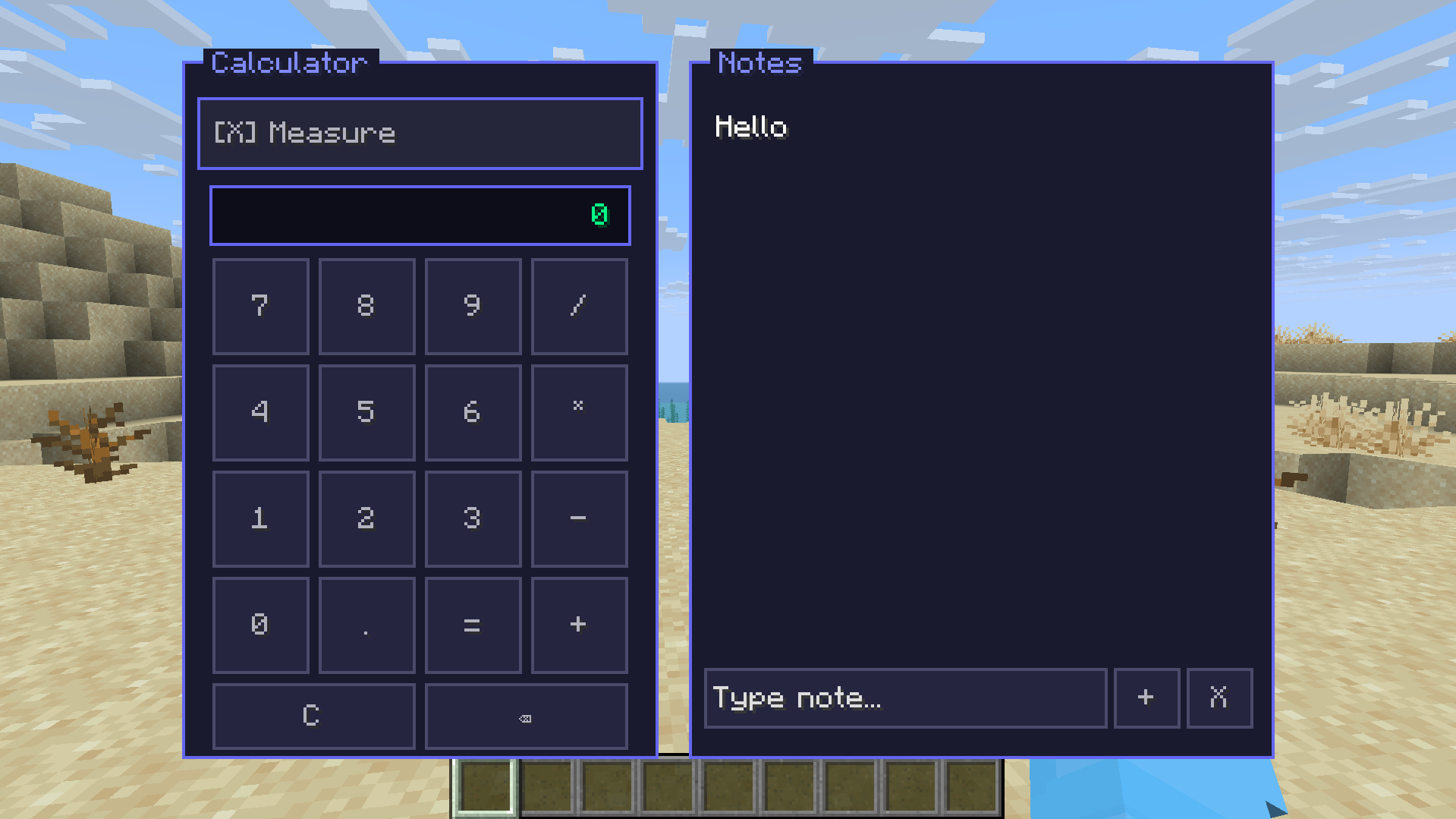This screenshot has height=819, width=1456.
Task: Click the calculator display showing 0
Action: tap(420, 216)
